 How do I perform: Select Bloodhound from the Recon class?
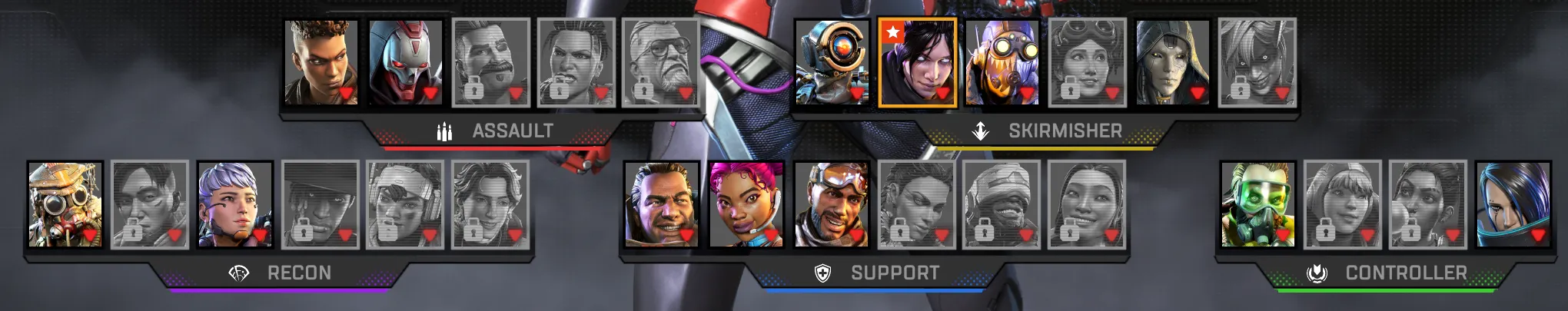(65, 204)
